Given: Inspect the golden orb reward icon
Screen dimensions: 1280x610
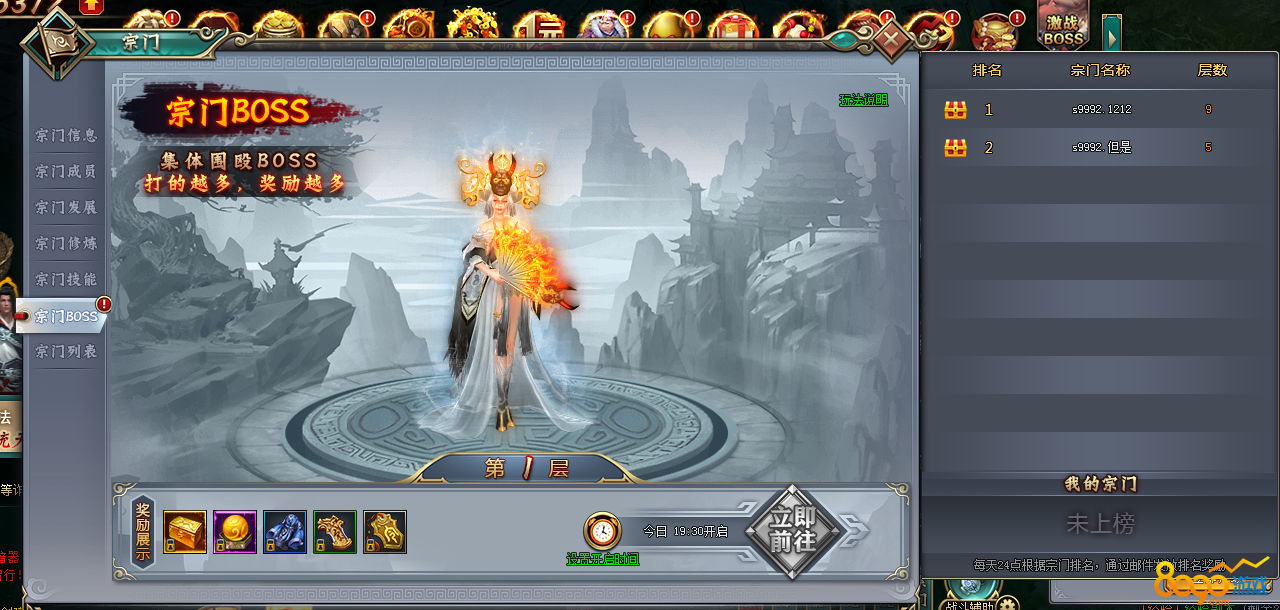Looking at the screenshot, I should (x=235, y=532).
